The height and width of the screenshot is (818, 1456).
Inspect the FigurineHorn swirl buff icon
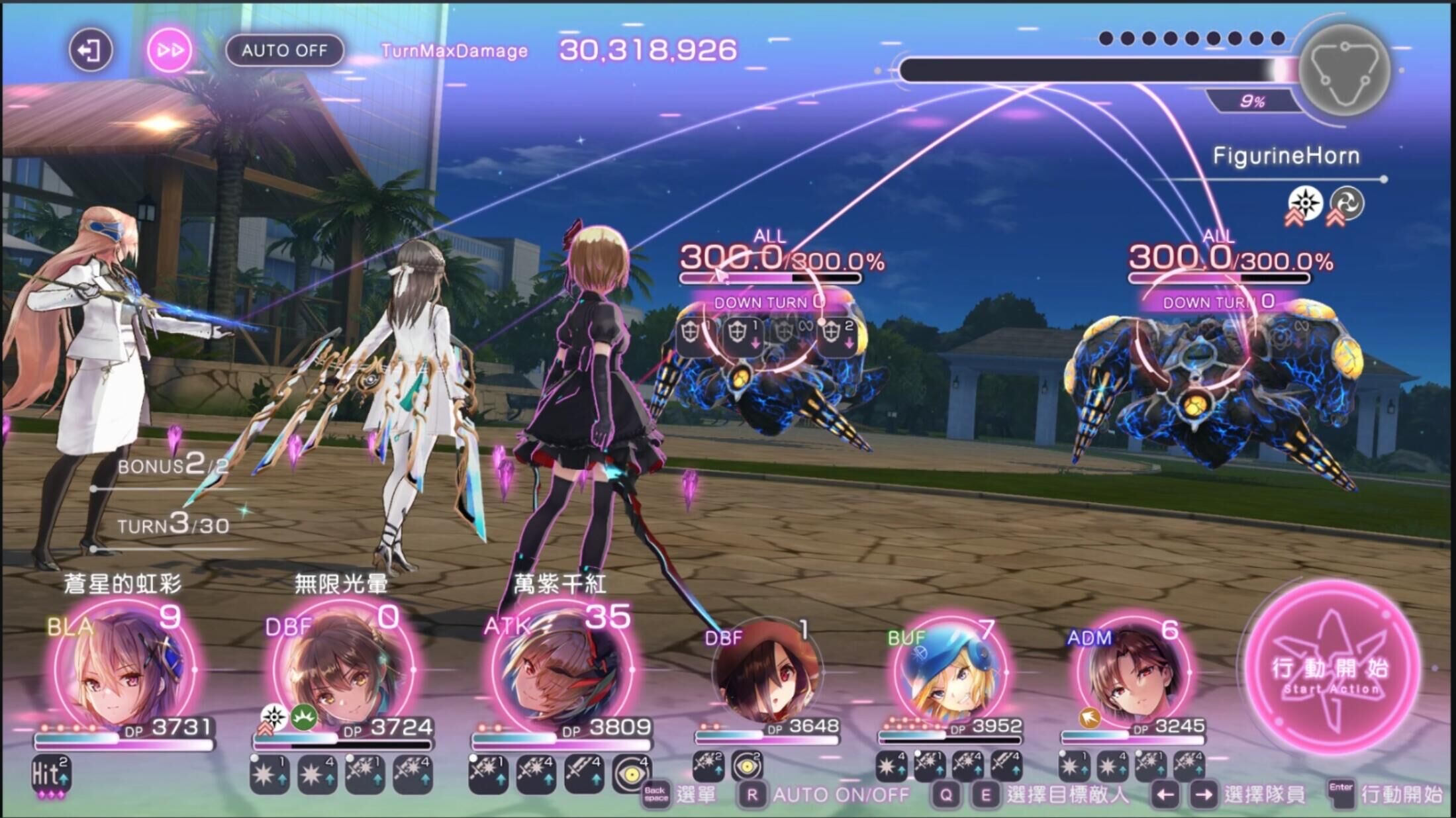click(1347, 203)
